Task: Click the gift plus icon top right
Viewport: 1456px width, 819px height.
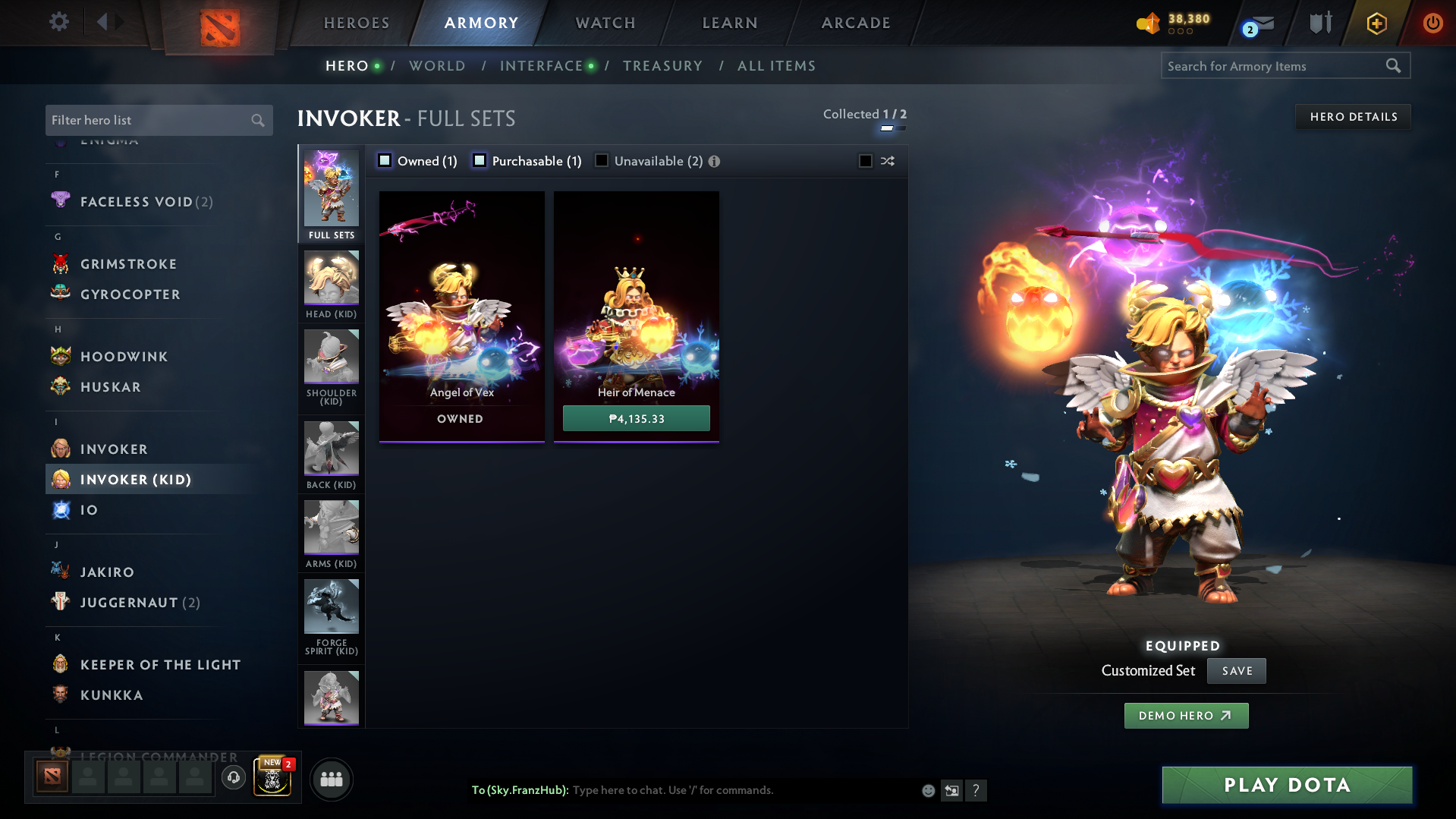Action: click(1376, 22)
